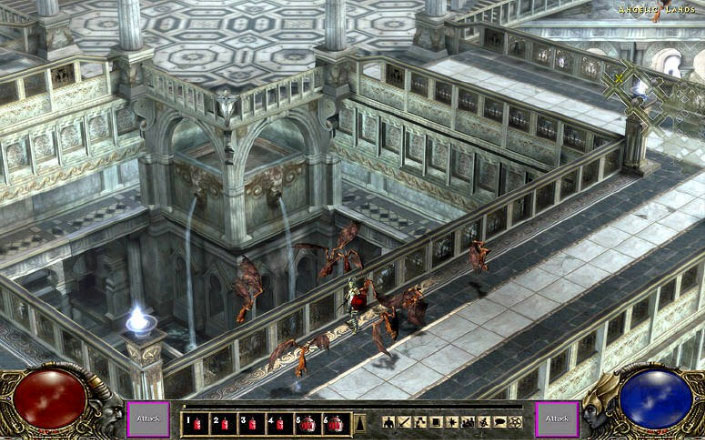The width and height of the screenshot is (705, 440).
Task: Use the red potion in belt slot 1
Action: pyautogui.click(x=196, y=423)
